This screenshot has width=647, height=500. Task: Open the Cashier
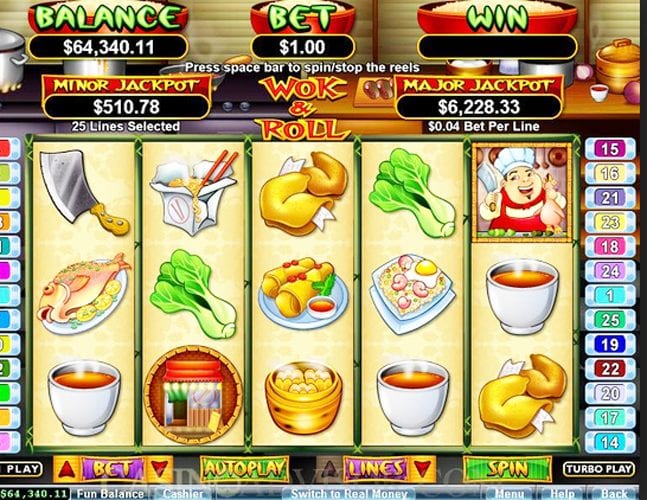tap(182, 493)
